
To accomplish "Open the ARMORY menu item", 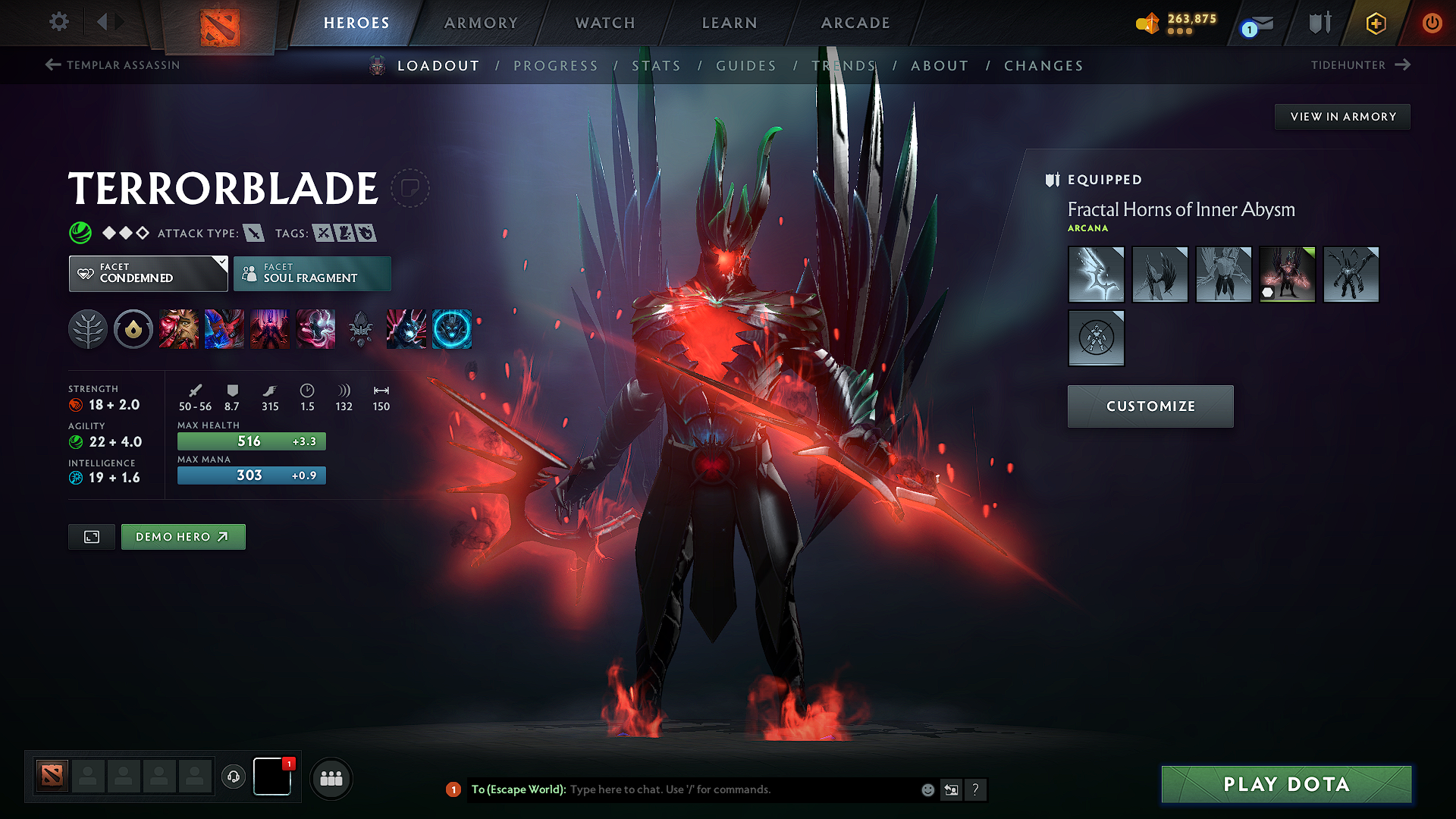I will pyautogui.click(x=481, y=23).
